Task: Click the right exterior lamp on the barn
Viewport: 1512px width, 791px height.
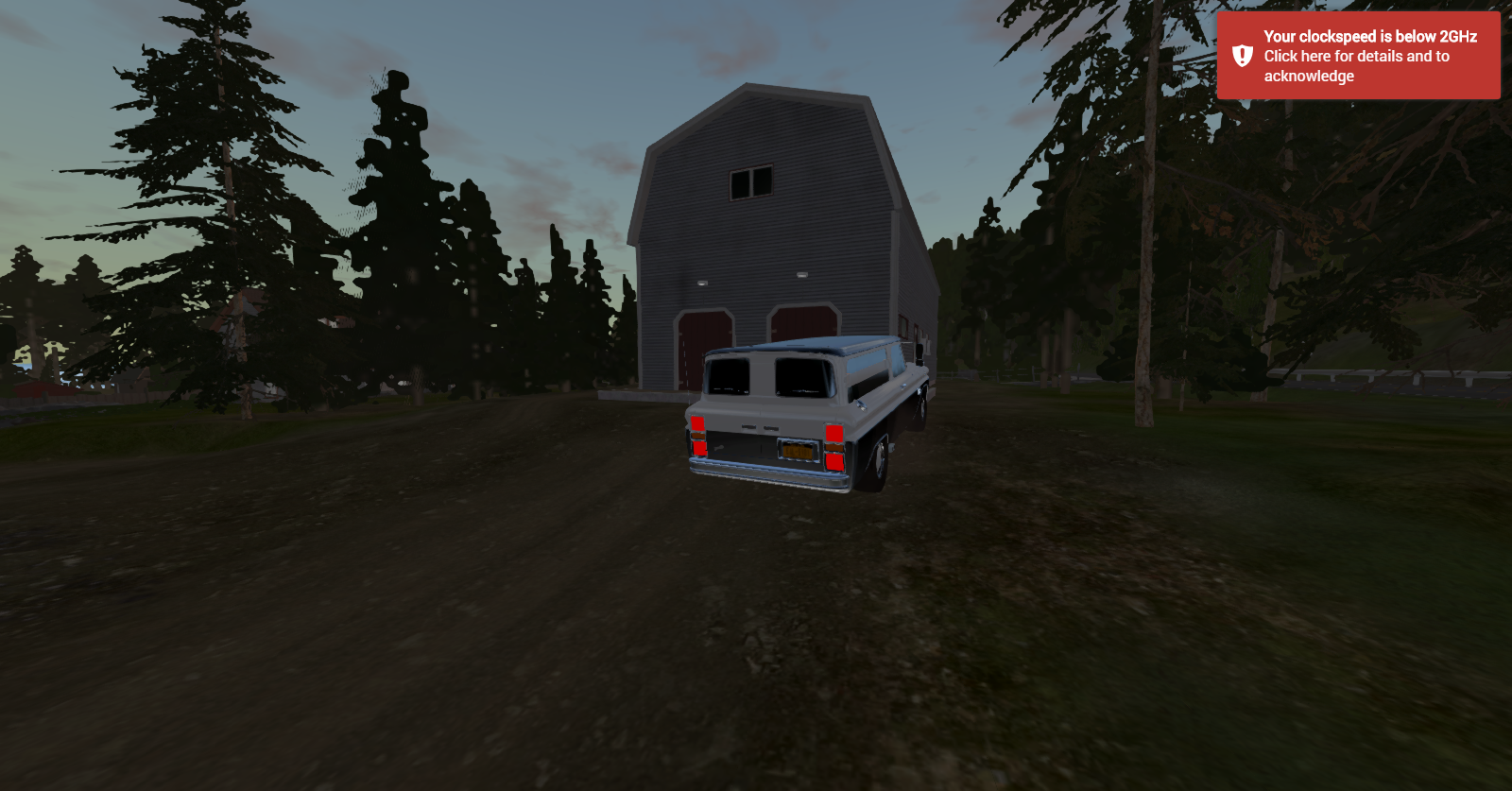Action: pyautogui.click(x=801, y=275)
